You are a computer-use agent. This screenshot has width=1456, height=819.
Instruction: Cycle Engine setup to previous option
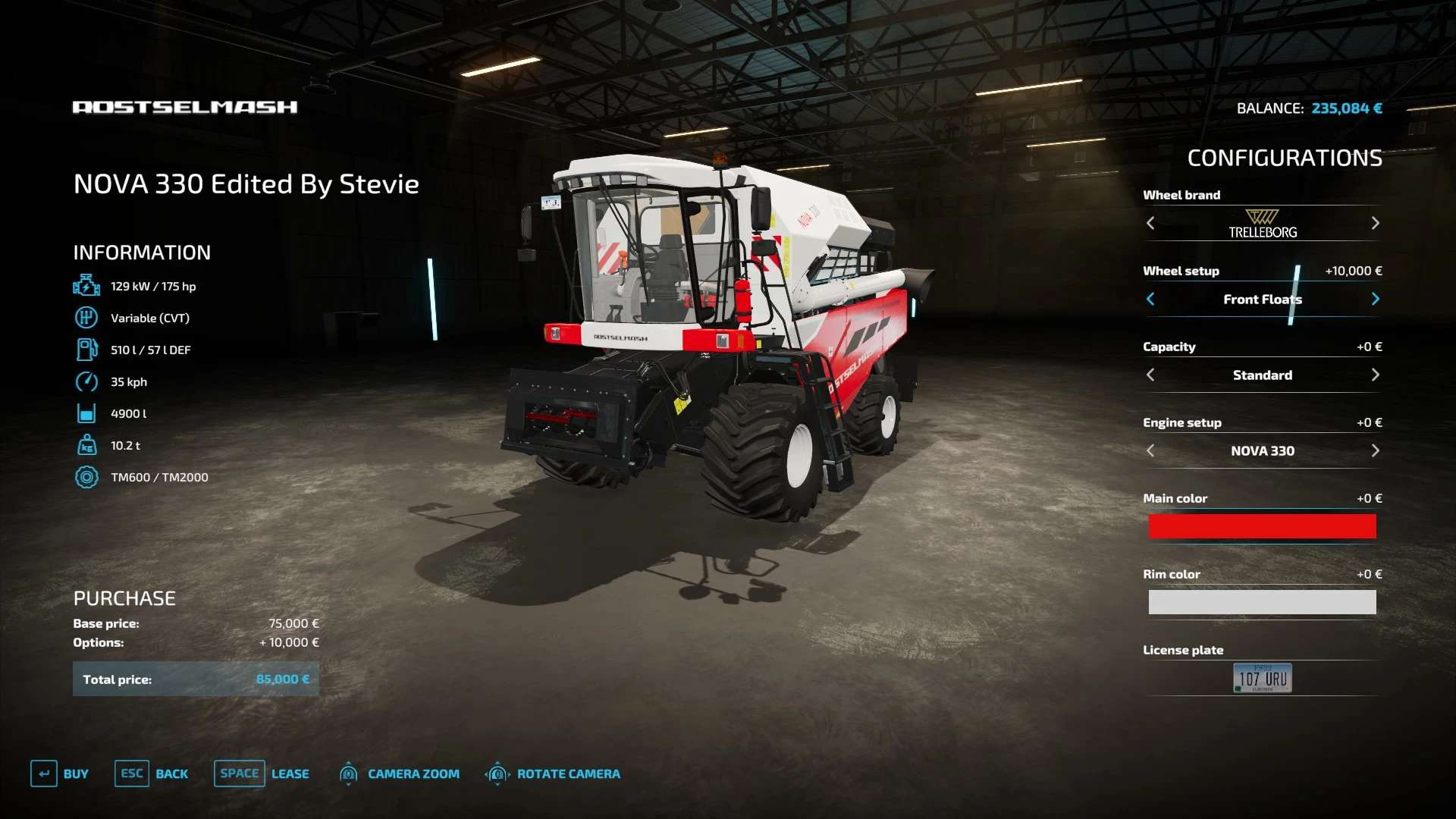tap(1150, 450)
